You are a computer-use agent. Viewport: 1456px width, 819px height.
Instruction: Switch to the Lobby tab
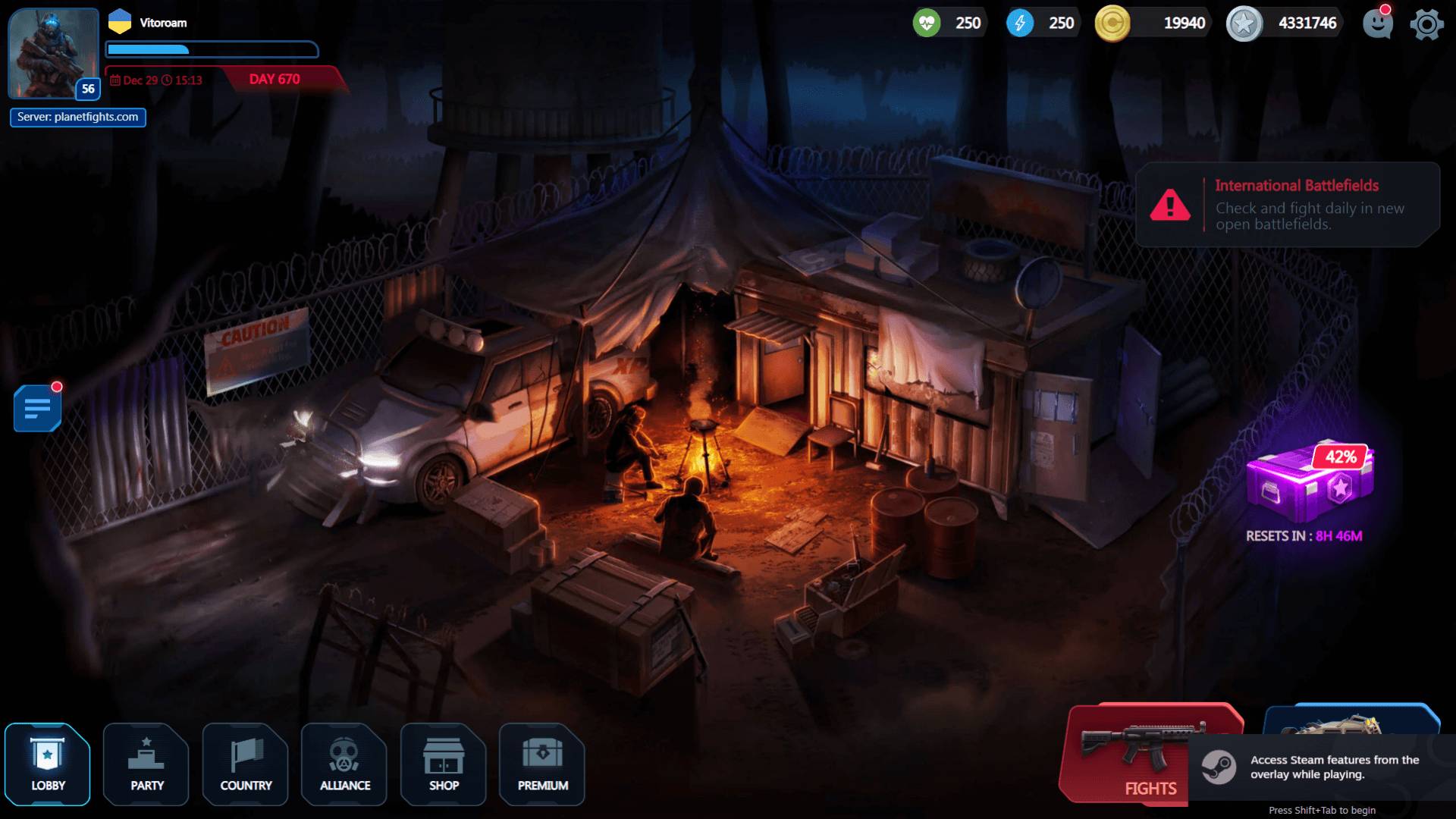[48, 764]
